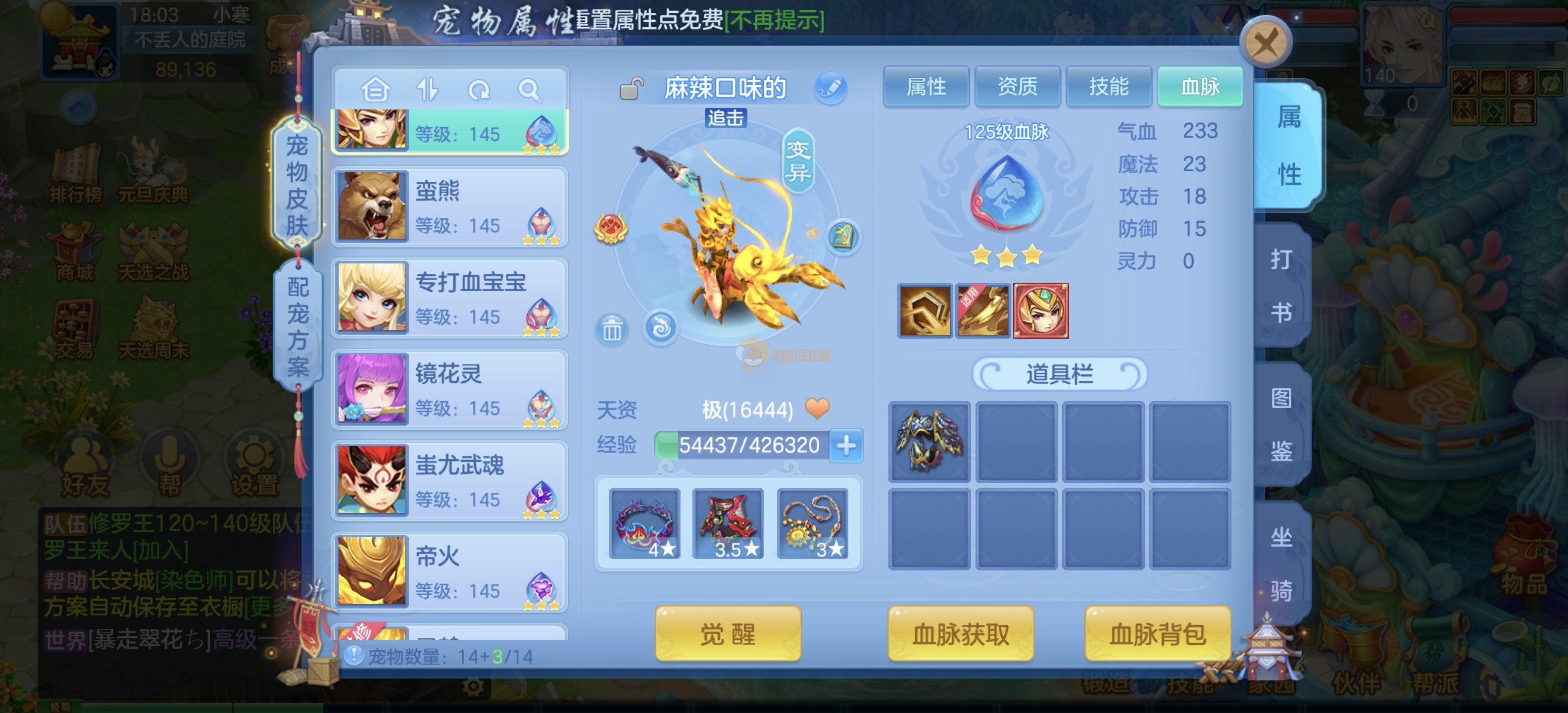Pick the 蚩尤武魂 pet entry

coord(450,481)
